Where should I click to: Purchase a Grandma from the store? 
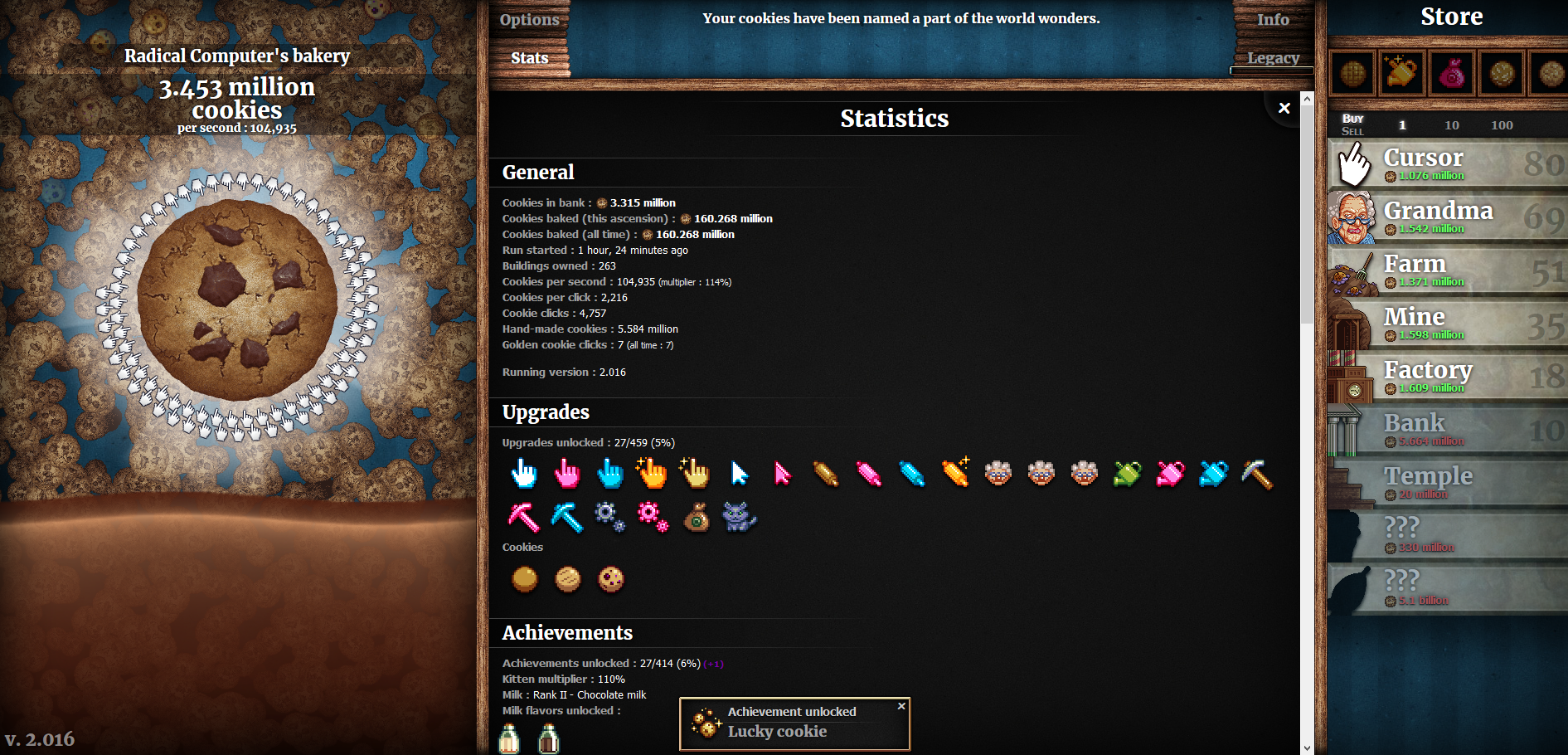[x=1447, y=217]
